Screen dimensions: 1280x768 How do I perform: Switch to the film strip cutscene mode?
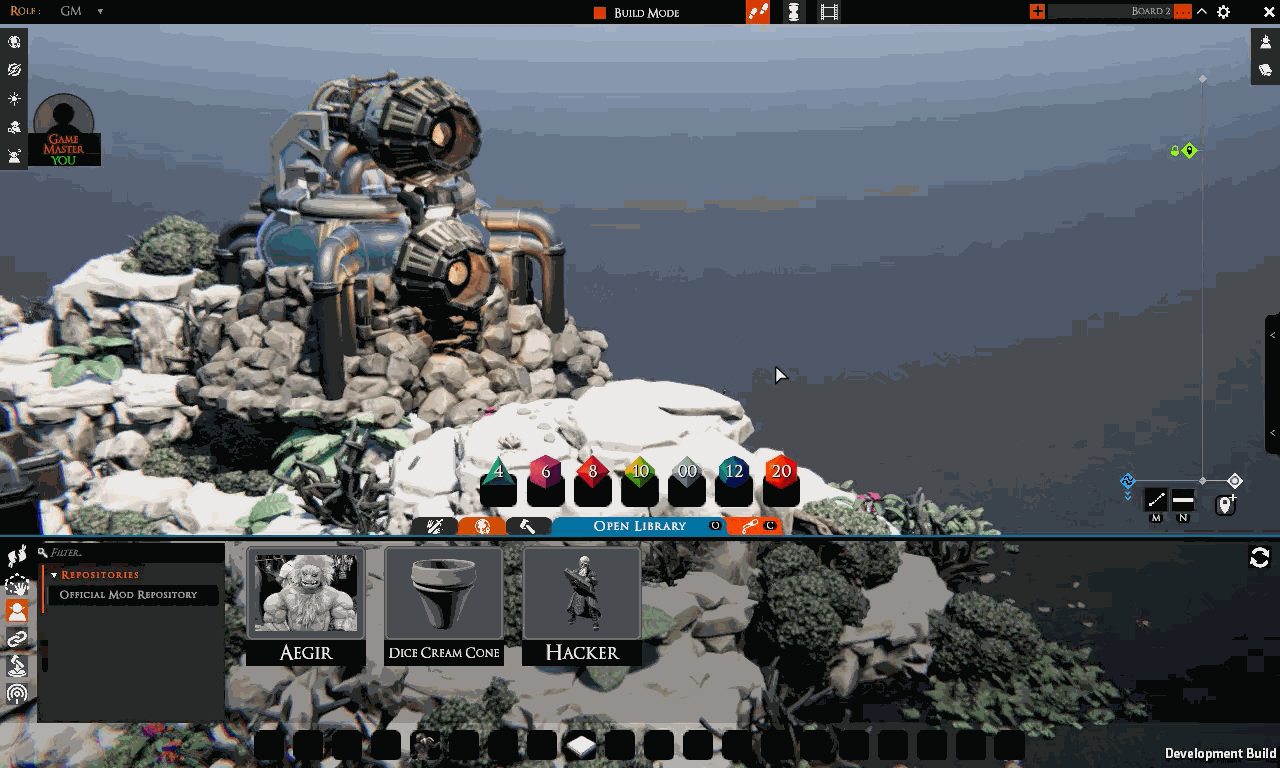(x=829, y=12)
